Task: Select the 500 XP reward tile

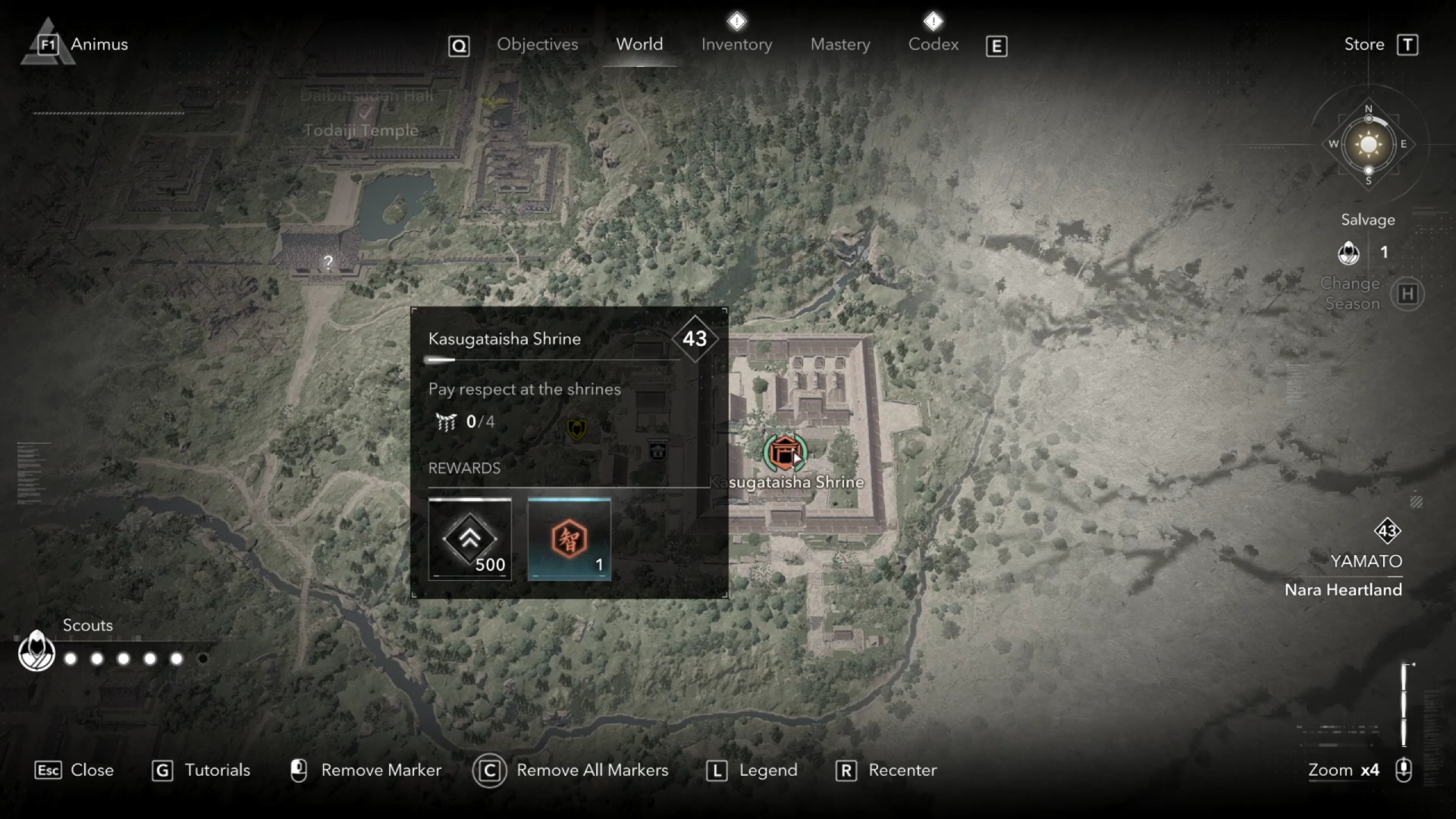Action: click(x=470, y=539)
